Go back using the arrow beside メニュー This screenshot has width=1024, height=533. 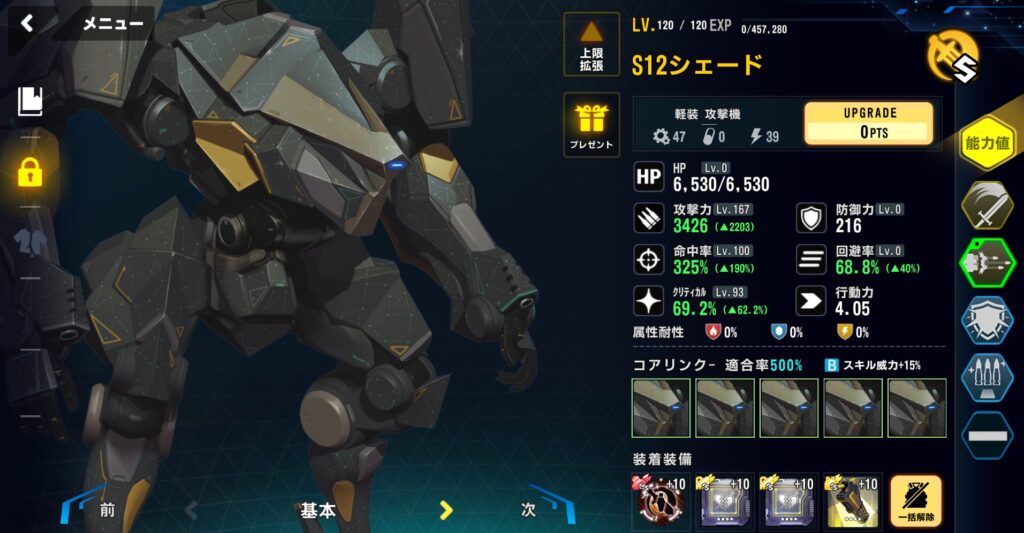click(28, 23)
